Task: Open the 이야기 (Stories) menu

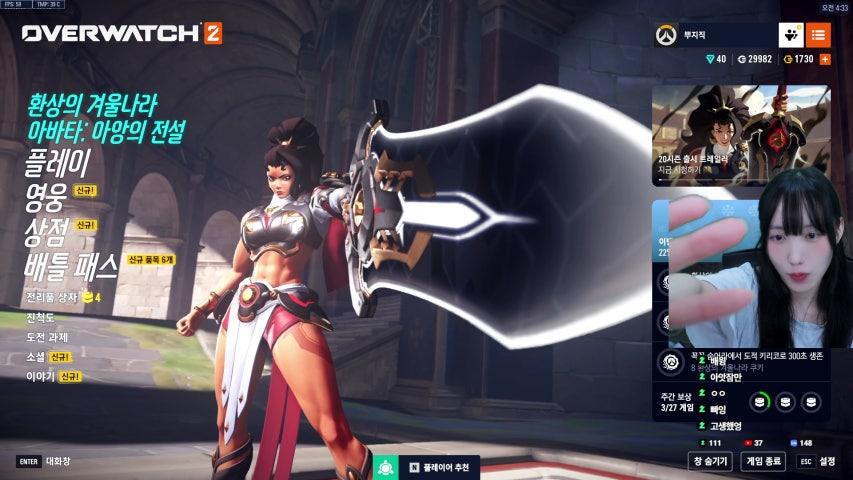Action: 42,377
